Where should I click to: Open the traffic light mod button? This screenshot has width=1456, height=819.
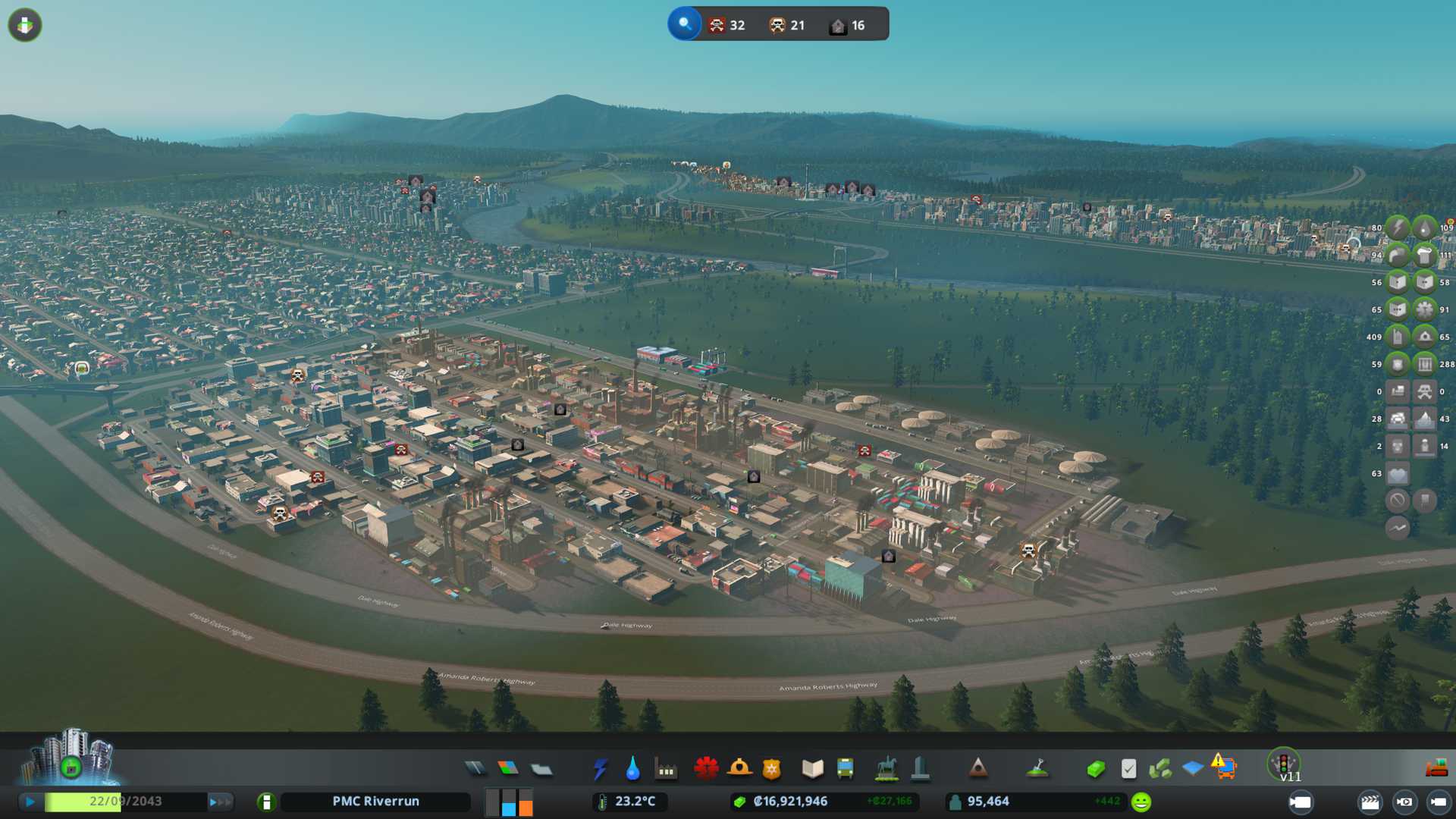pyautogui.click(x=1284, y=763)
